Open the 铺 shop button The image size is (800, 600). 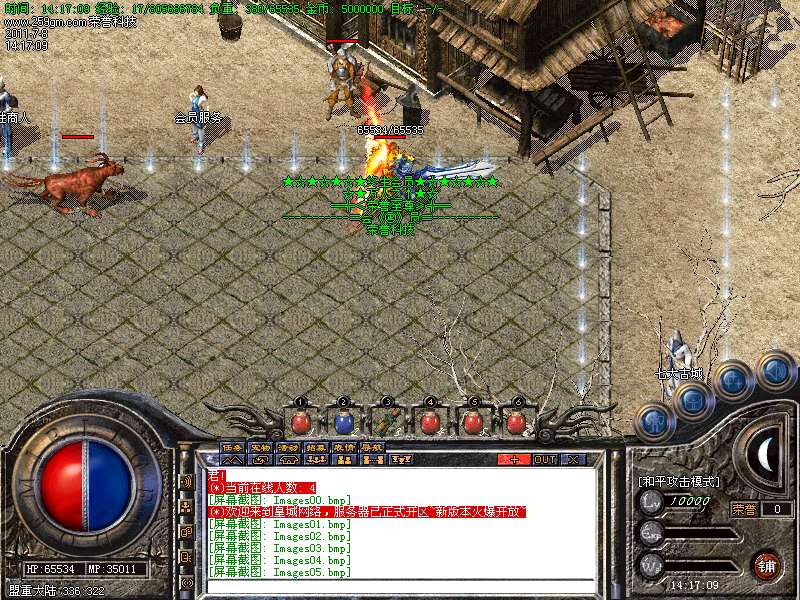[x=767, y=565]
